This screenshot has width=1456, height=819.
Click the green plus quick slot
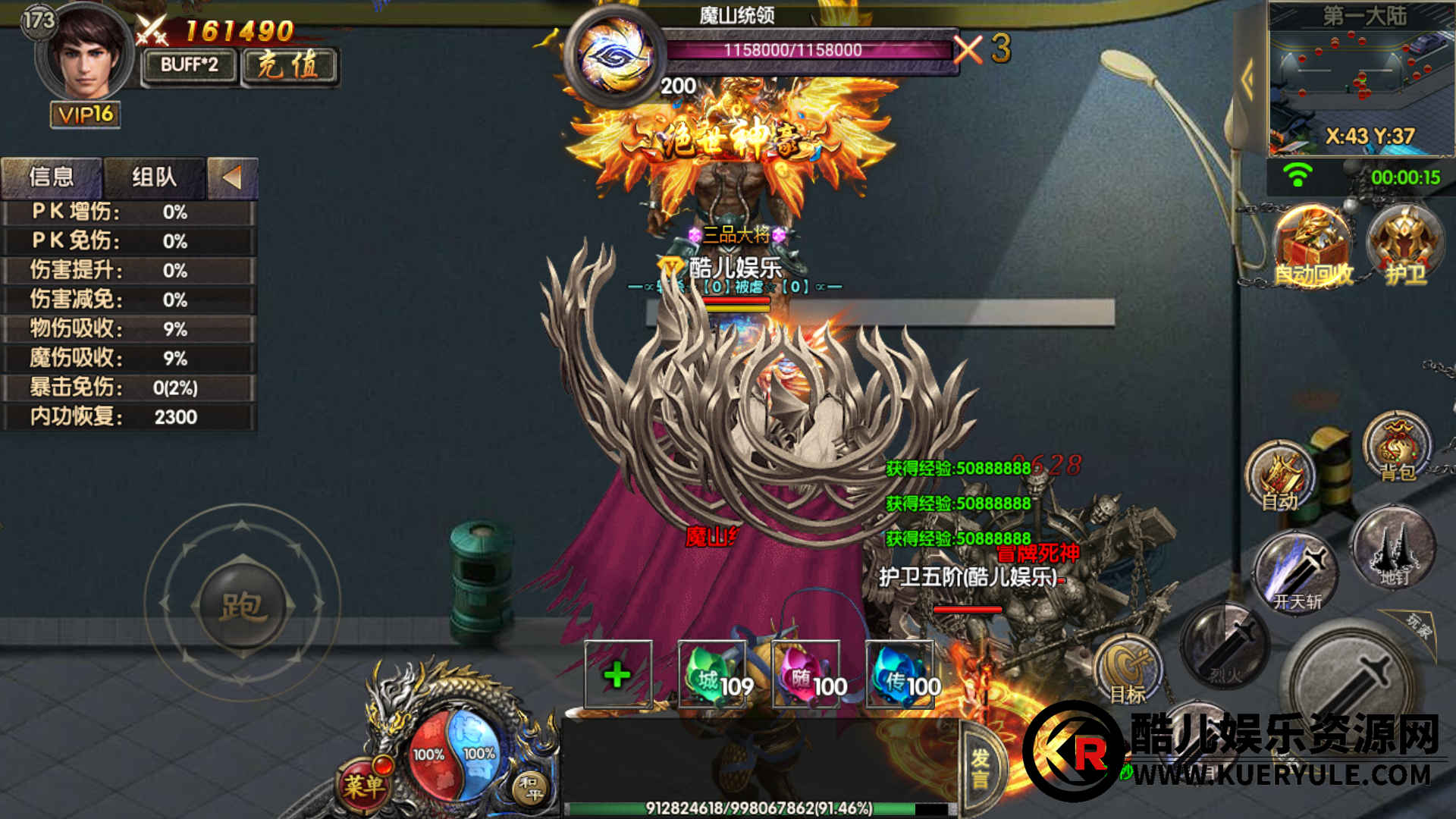click(x=618, y=674)
